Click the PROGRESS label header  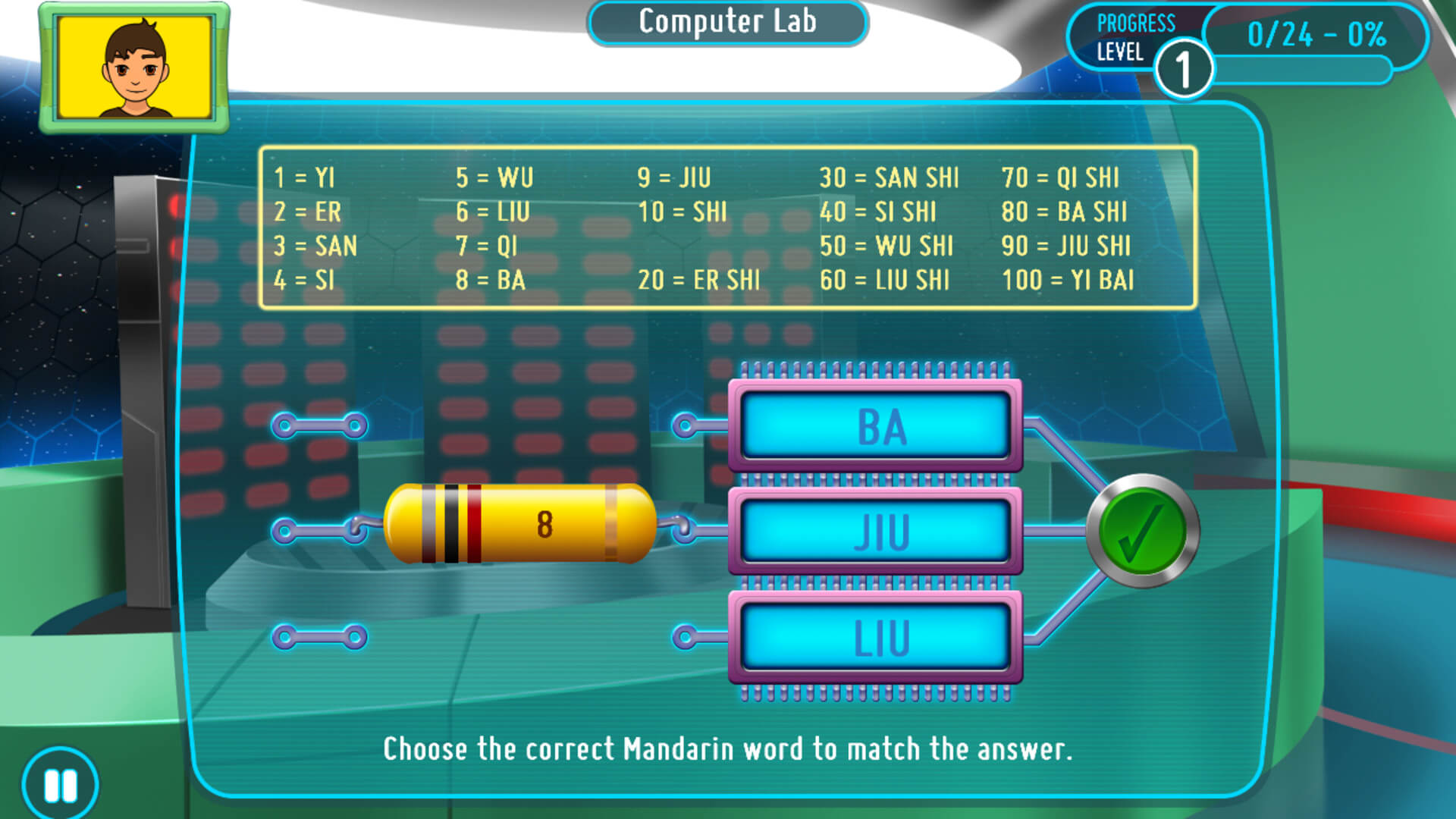click(1137, 22)
